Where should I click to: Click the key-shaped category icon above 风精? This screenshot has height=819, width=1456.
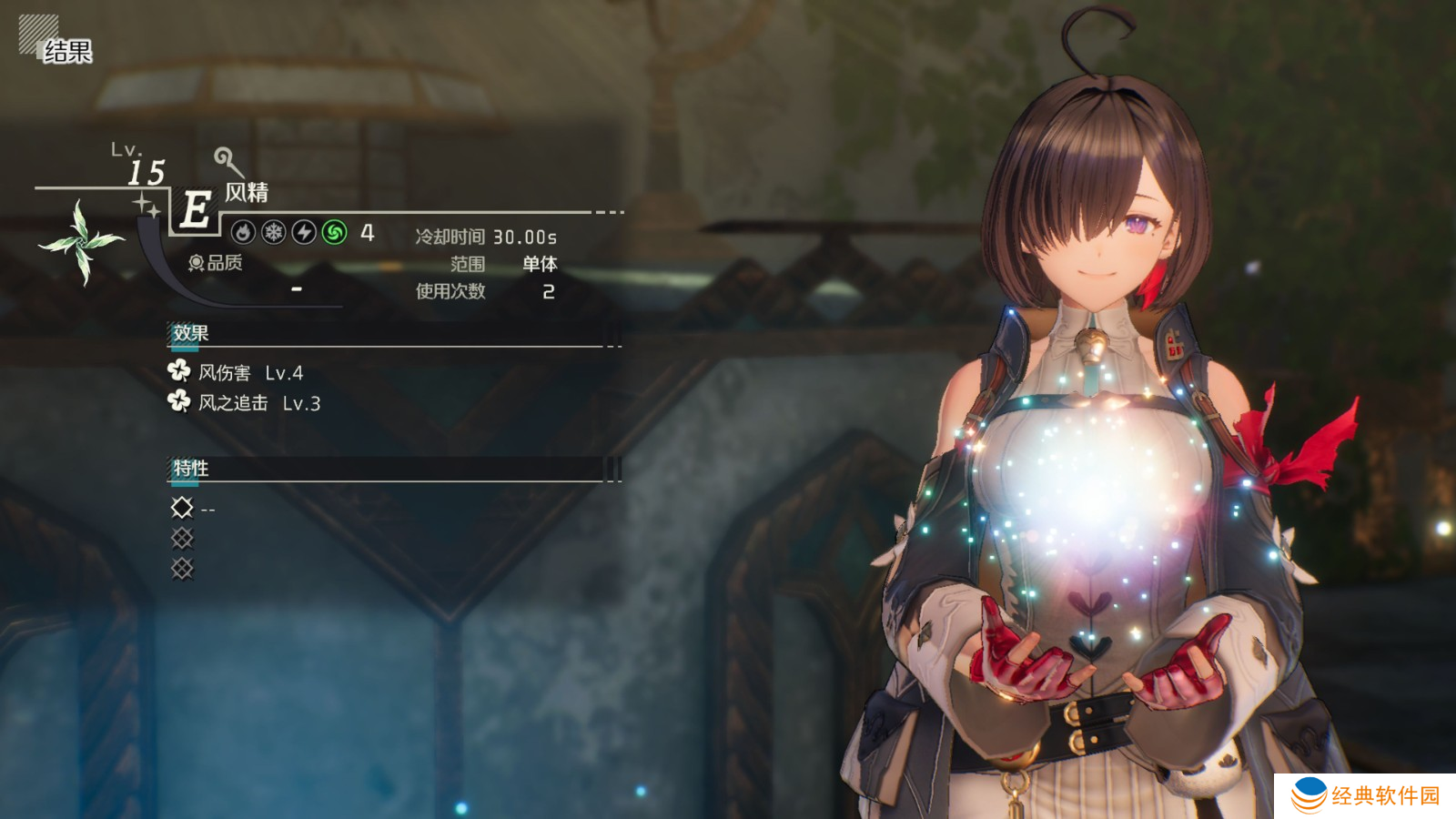tap(227, 162)
